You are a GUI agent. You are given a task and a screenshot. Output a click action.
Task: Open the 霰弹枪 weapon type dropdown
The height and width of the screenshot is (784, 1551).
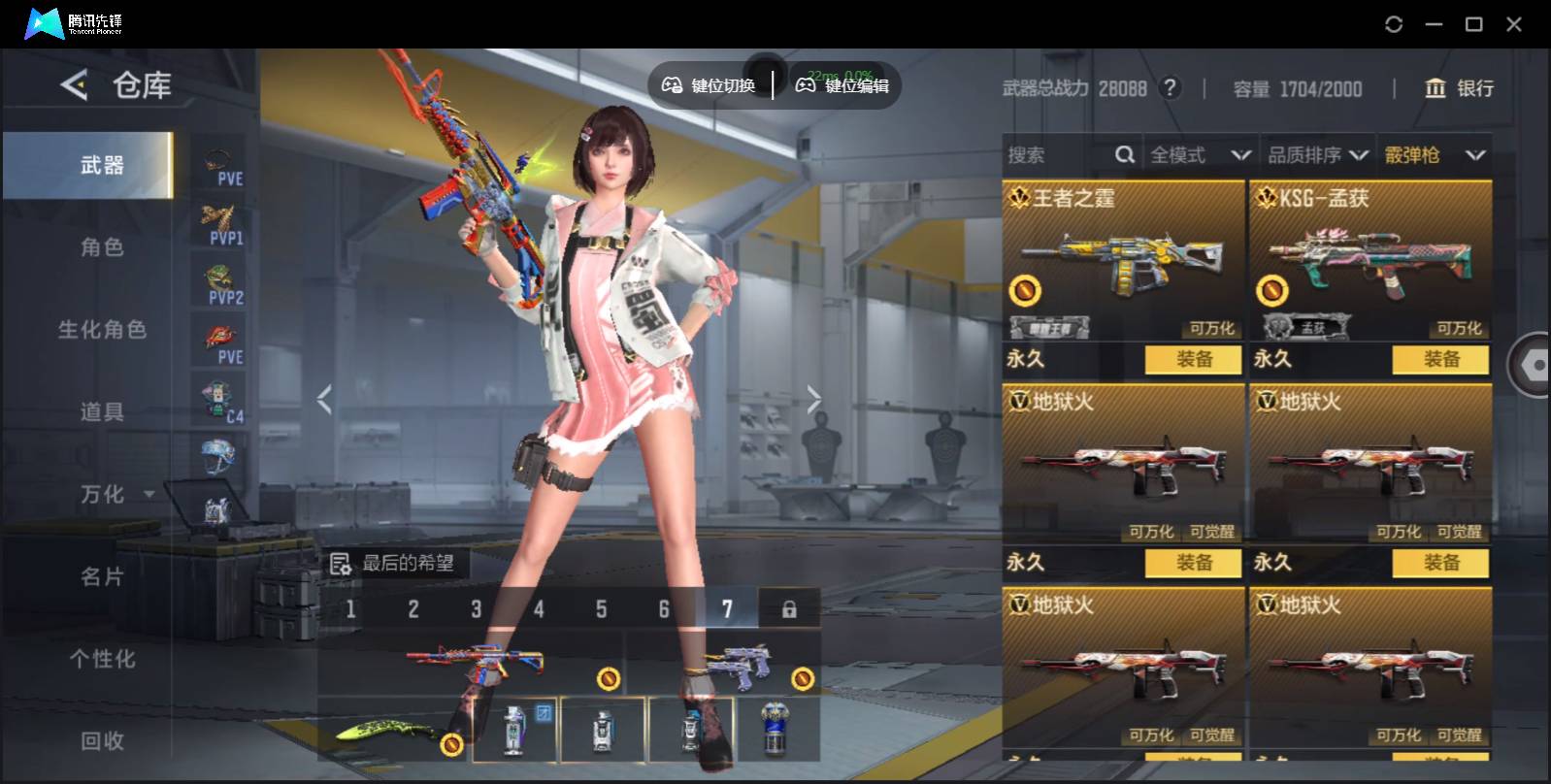[1435, 155]
